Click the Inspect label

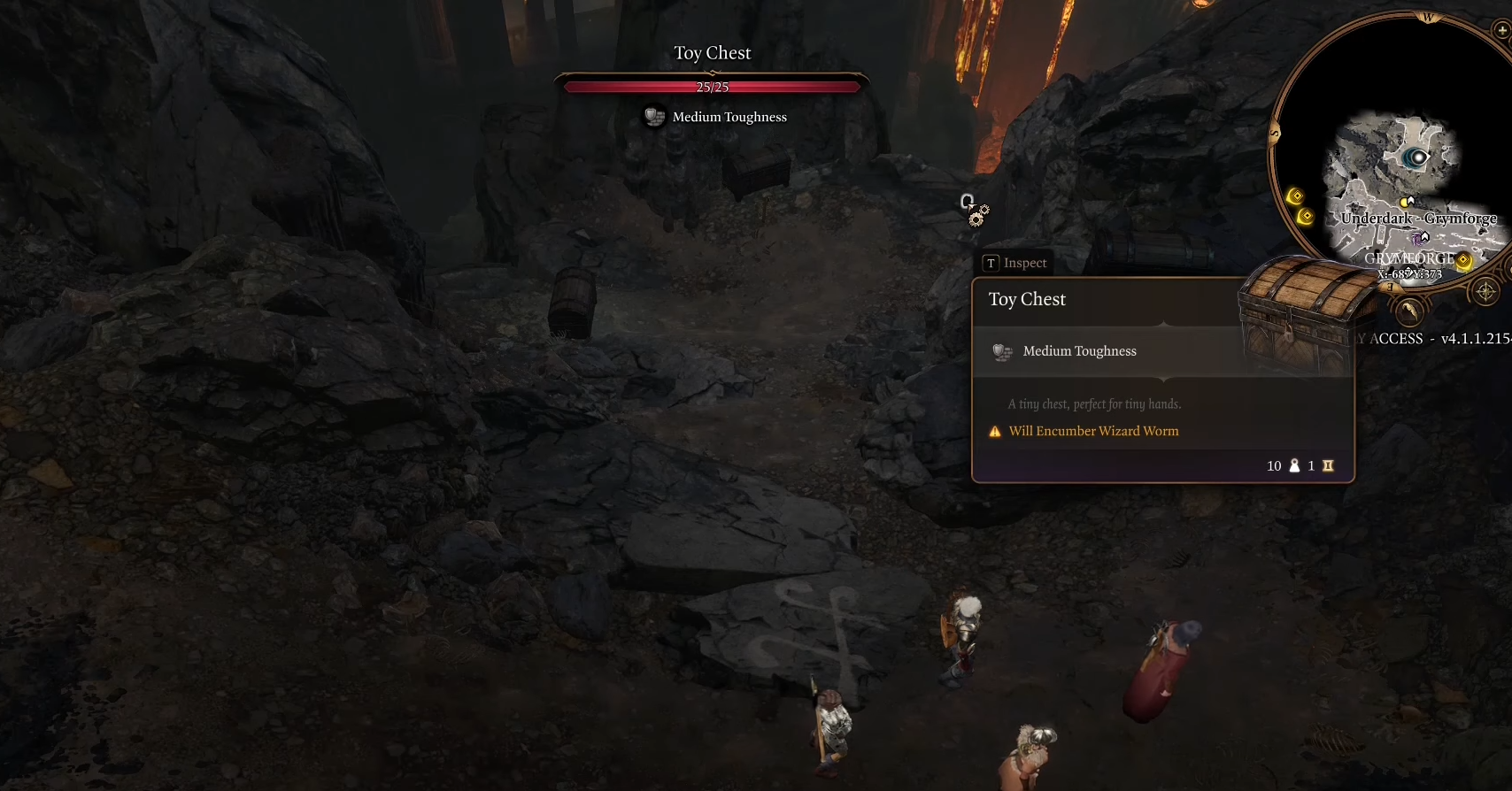coord(1025,263)
